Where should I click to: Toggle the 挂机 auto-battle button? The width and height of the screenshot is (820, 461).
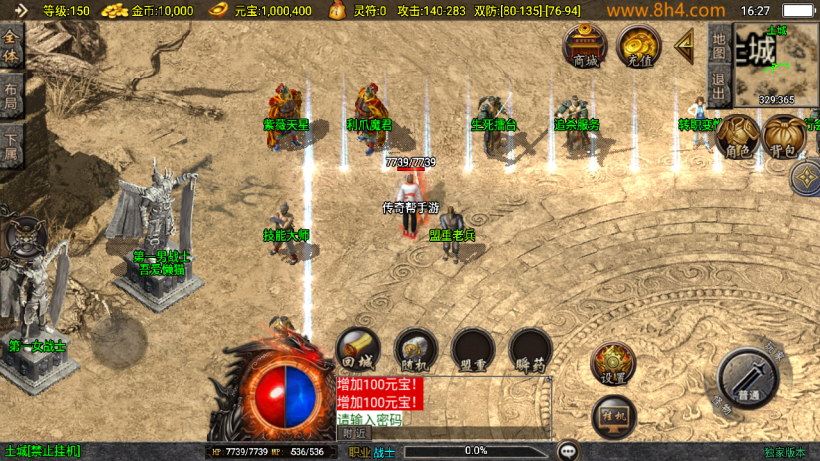coord(613,414)
